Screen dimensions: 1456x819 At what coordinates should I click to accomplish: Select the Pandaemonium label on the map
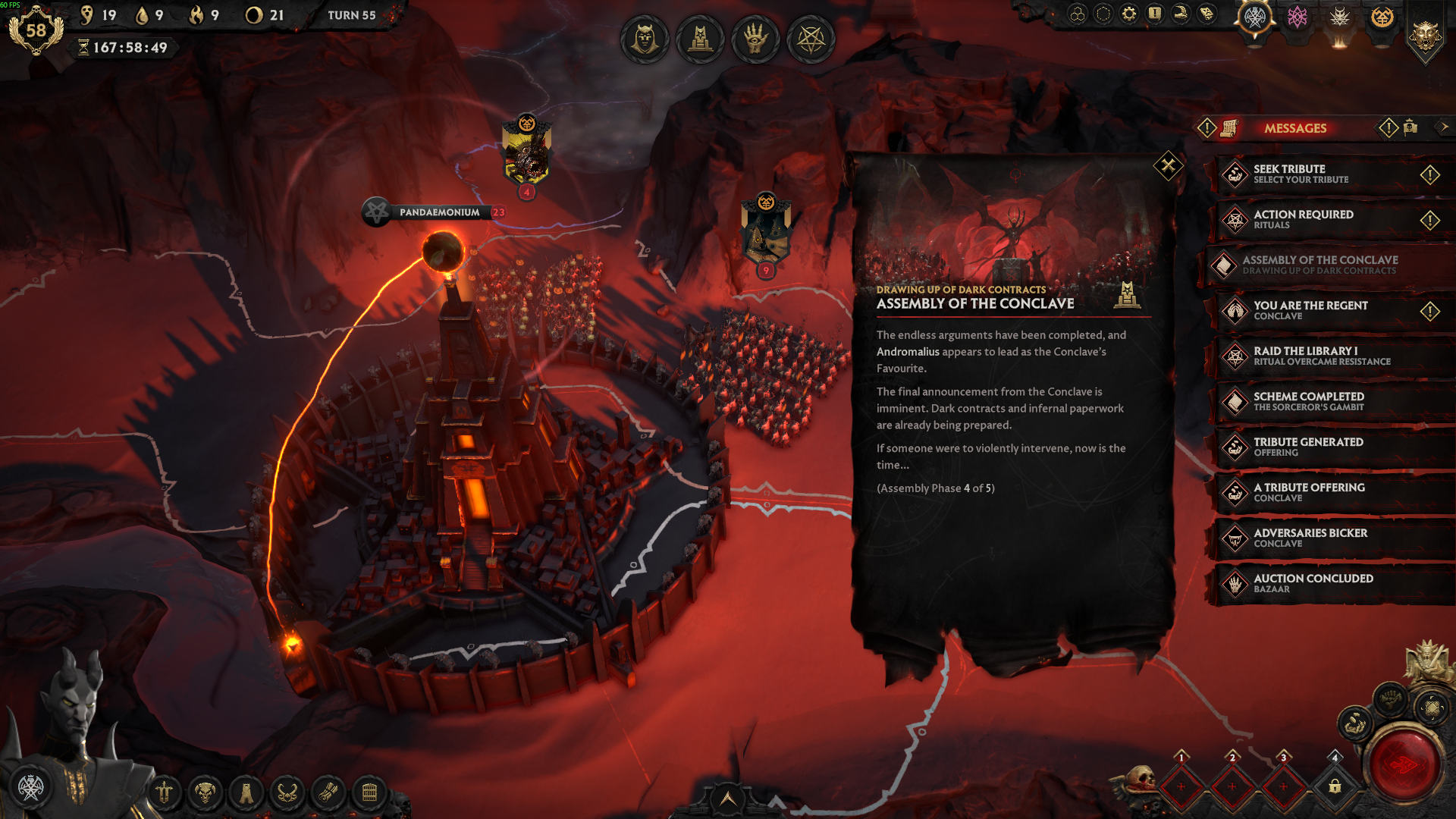point(439,212)
